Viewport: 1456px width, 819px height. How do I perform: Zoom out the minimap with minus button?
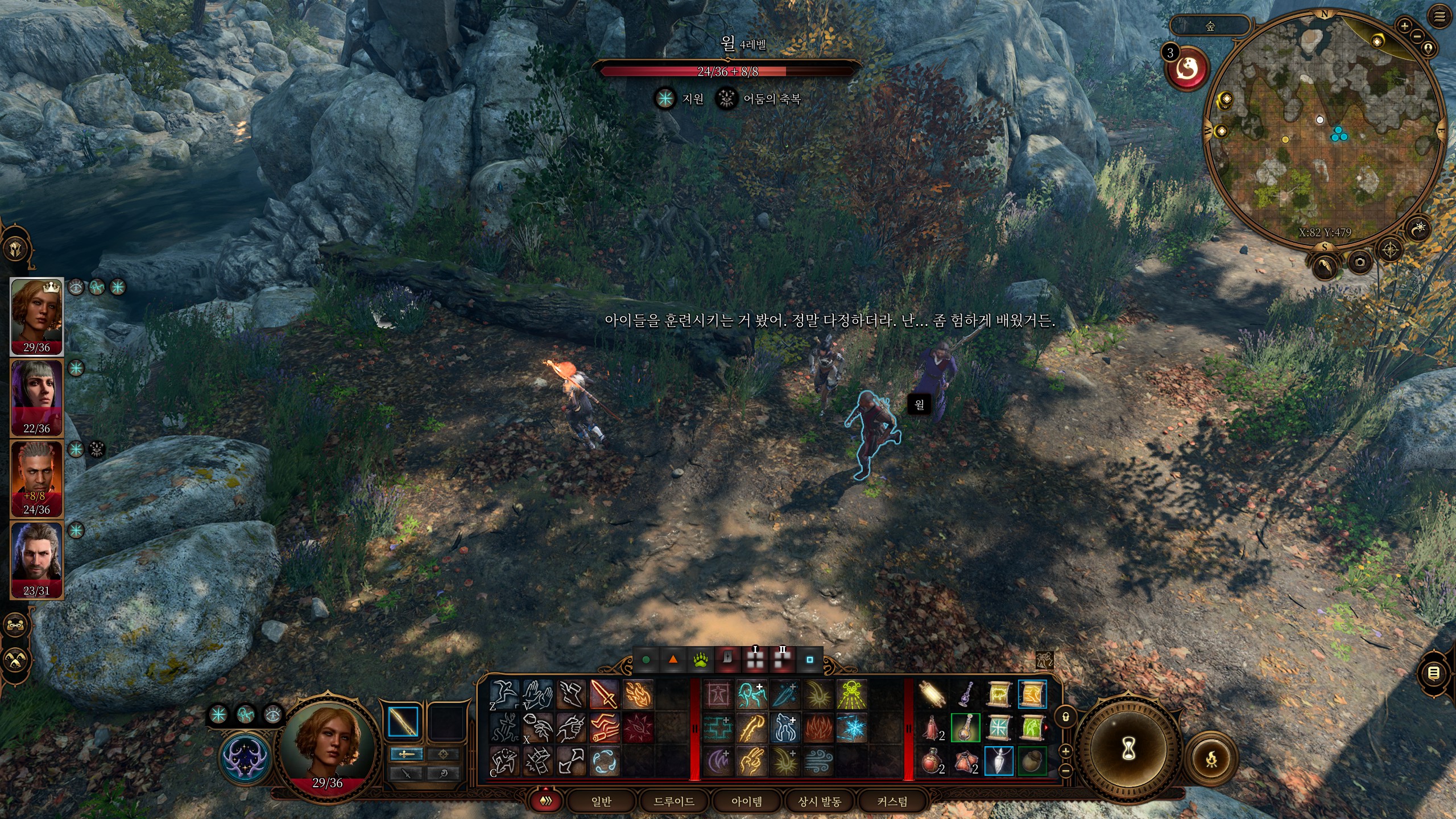(x=1417, y=36)
